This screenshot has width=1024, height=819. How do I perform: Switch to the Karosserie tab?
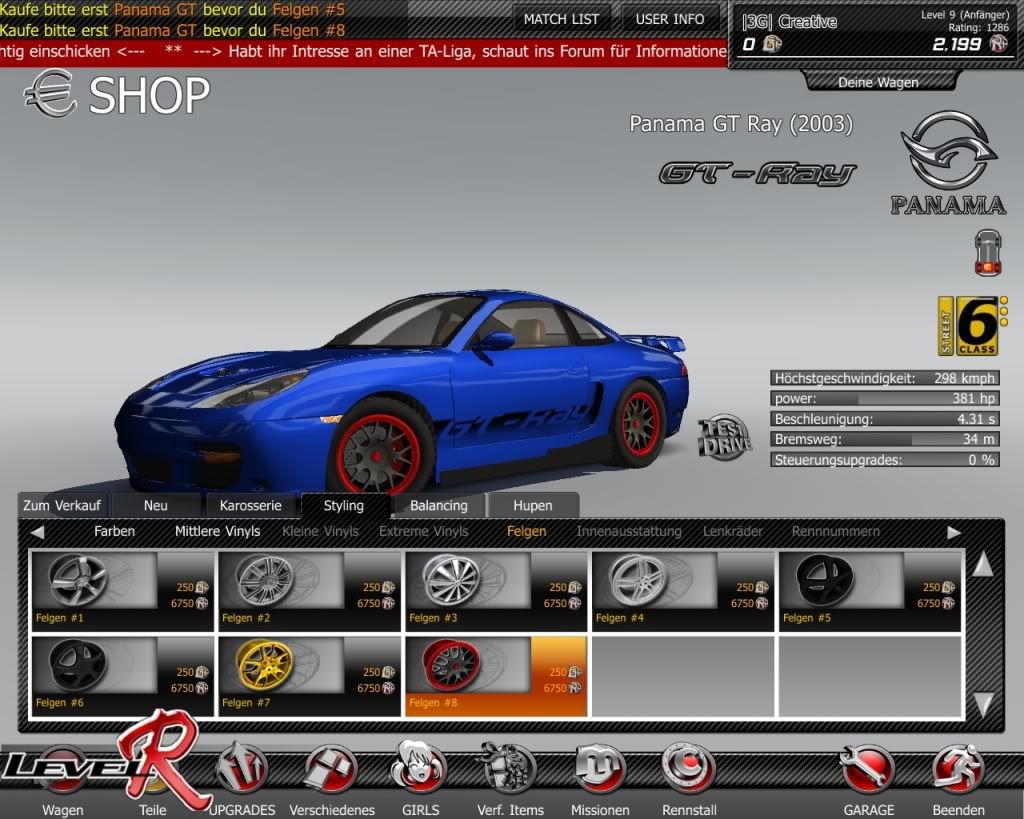(x=251, y=505)
